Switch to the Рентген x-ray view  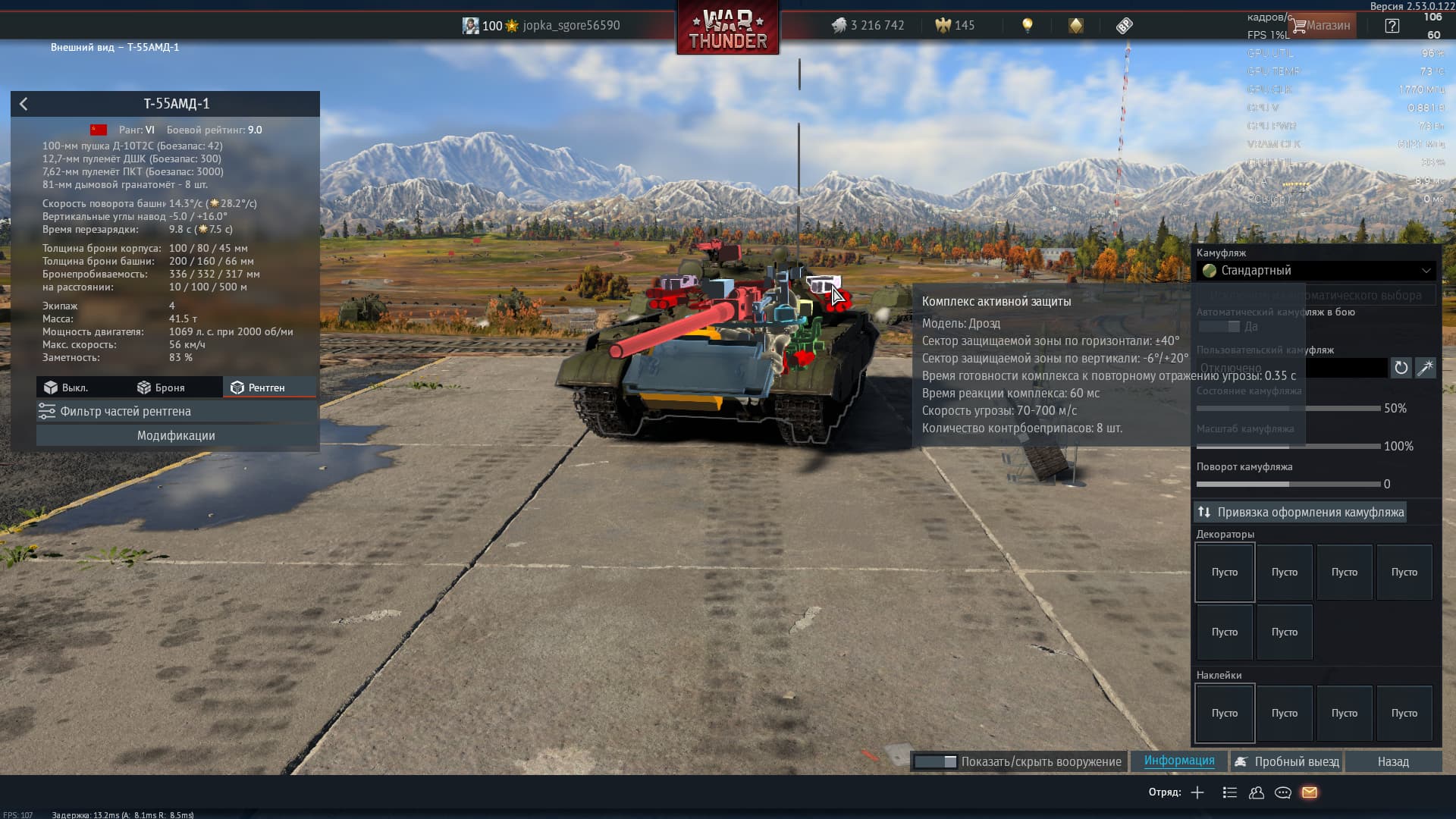point(258,388)
